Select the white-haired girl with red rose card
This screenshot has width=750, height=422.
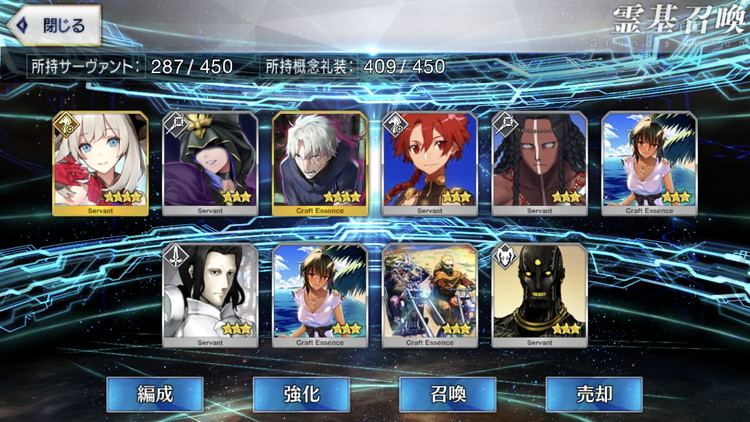point(100,162)
